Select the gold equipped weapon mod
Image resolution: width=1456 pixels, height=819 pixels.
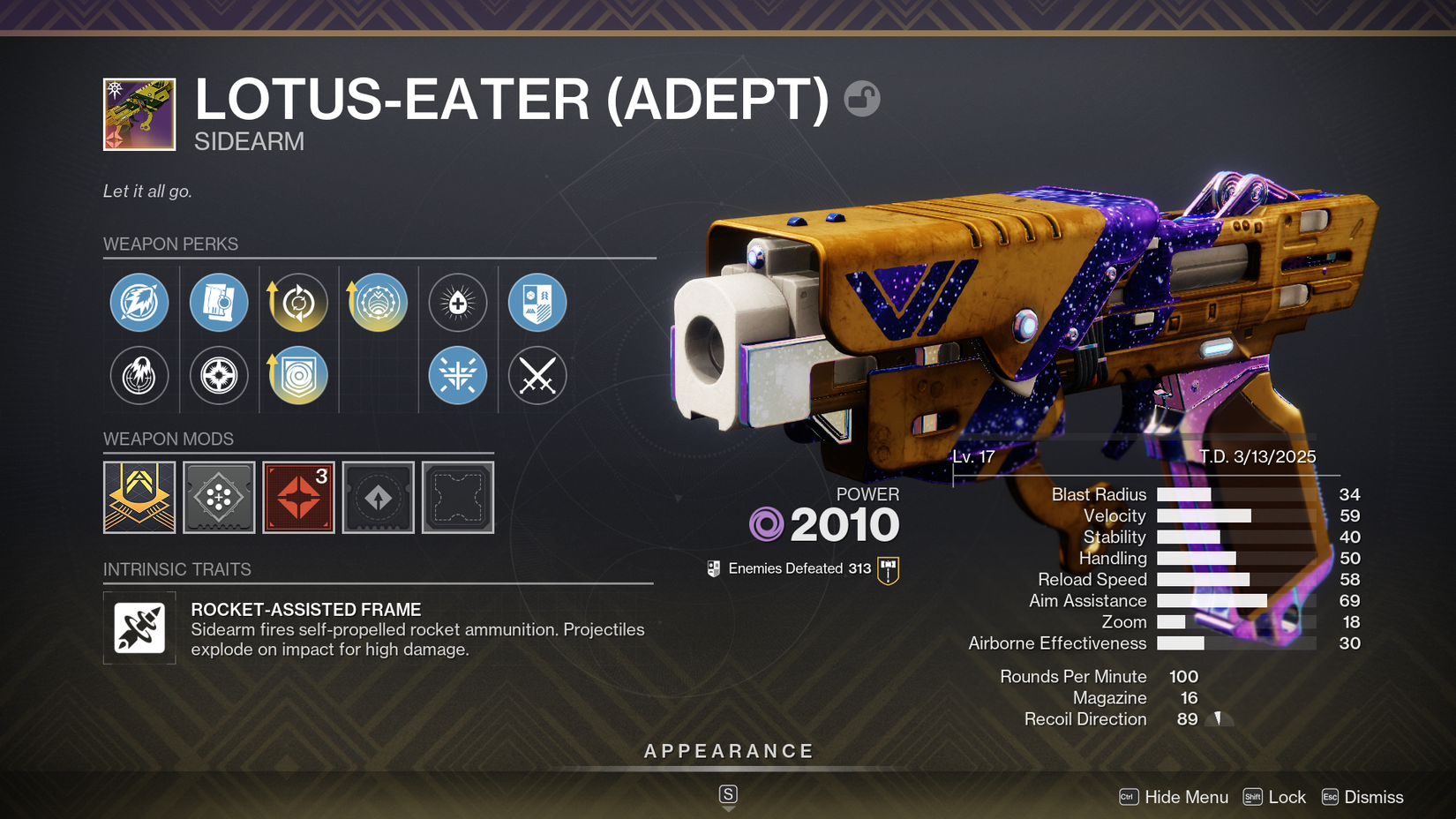pyautogui.click(x=139, y=497)
